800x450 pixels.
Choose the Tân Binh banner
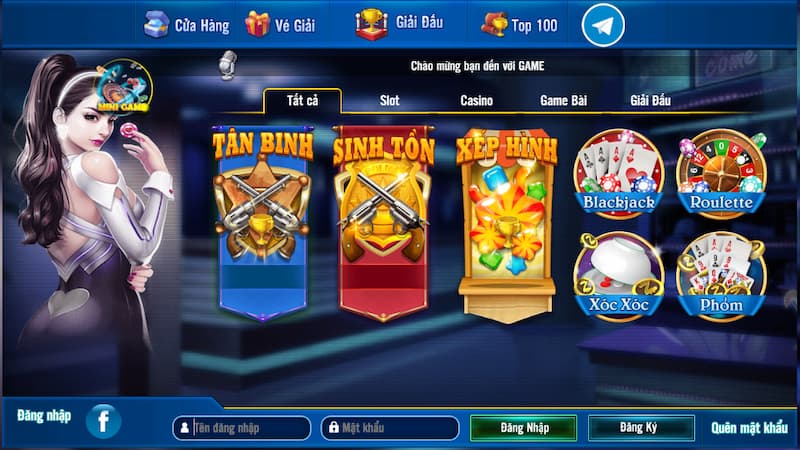(x=263, y=220)
